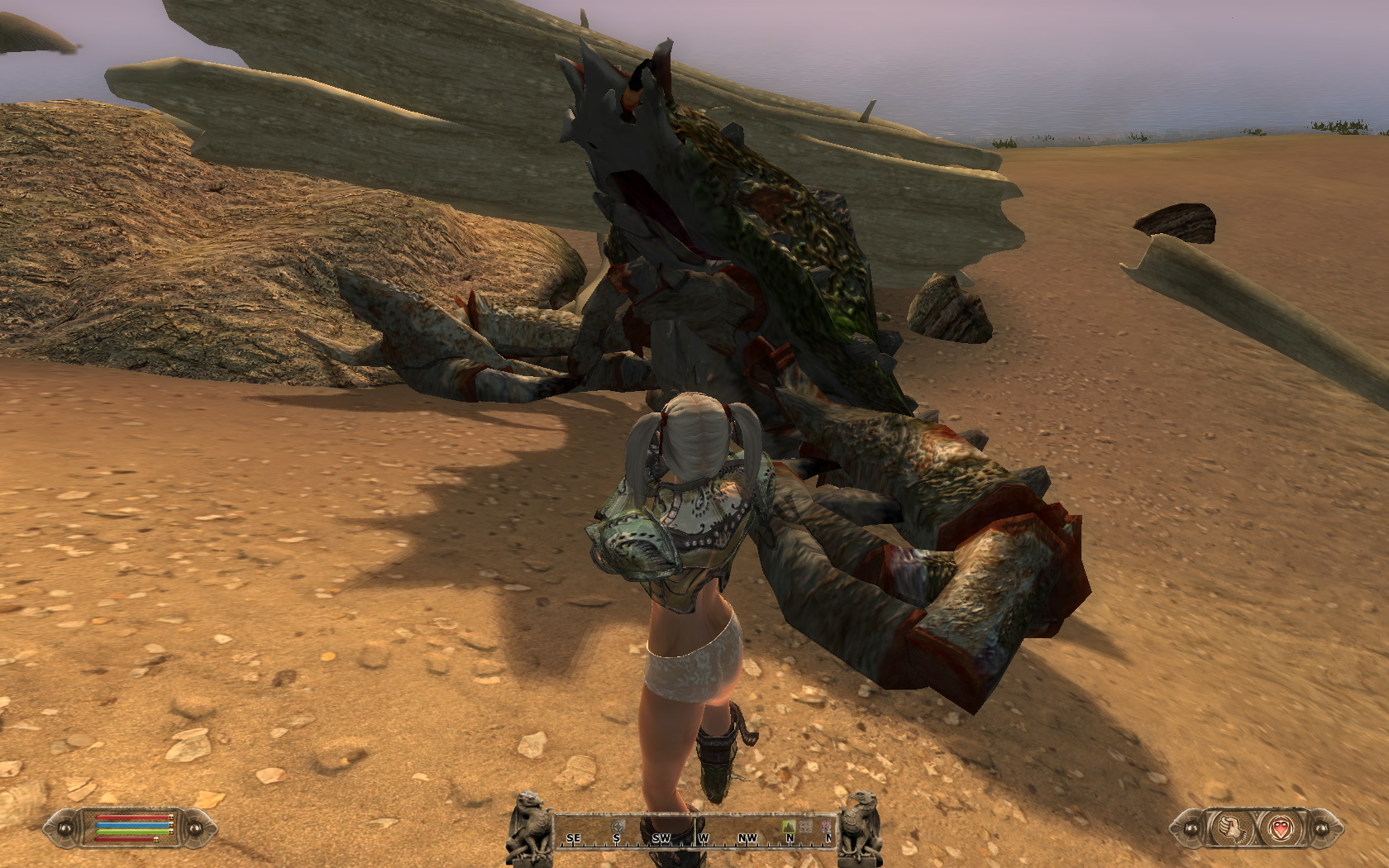Select the fist weapon icon

pyautogui.click(x=1229, y=827)
